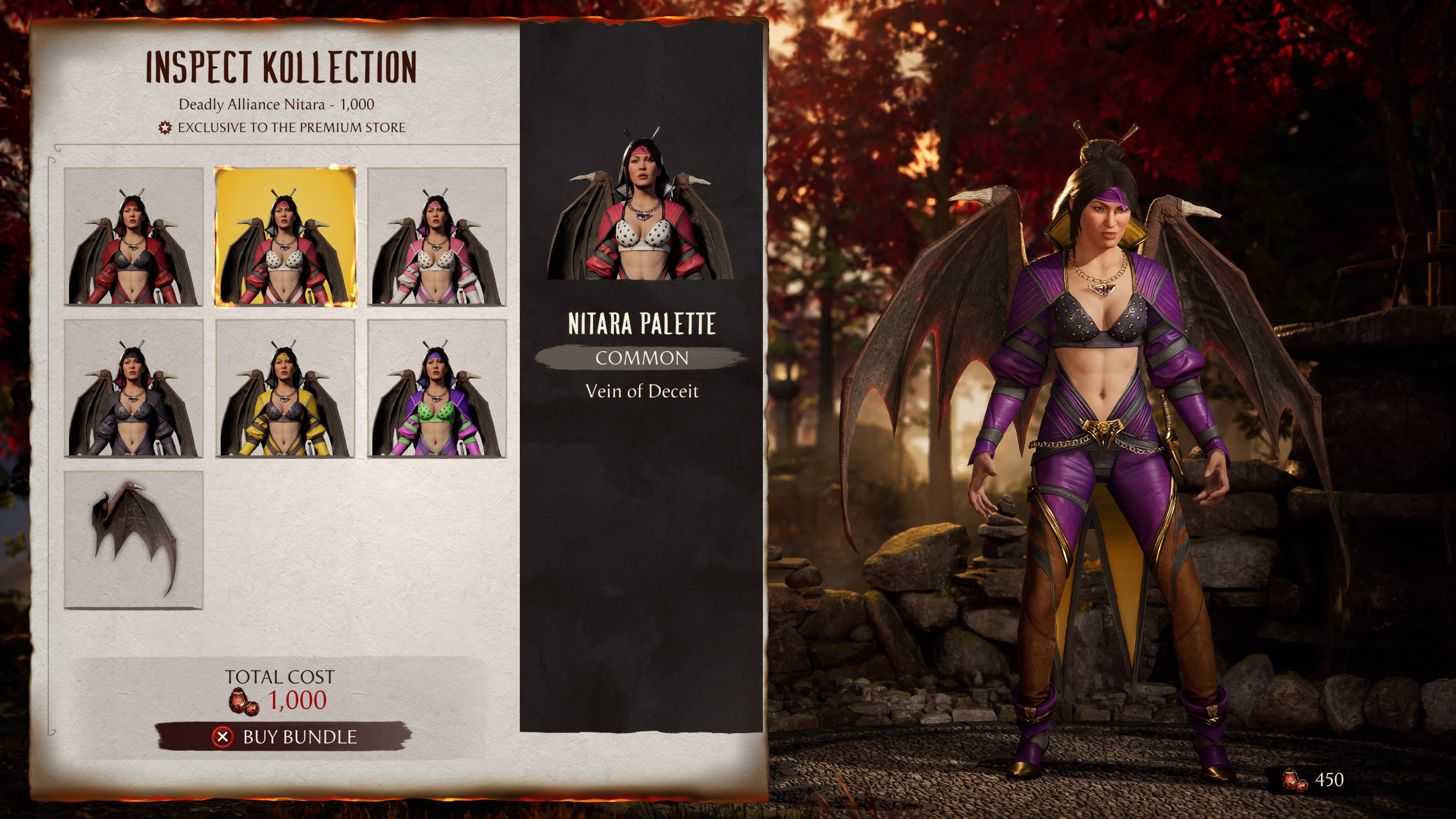Image resolution: width=1456 pixels, height=819 pixels.
Task: Pick the pink and white Nitara palette
Action: coord(437,237)
